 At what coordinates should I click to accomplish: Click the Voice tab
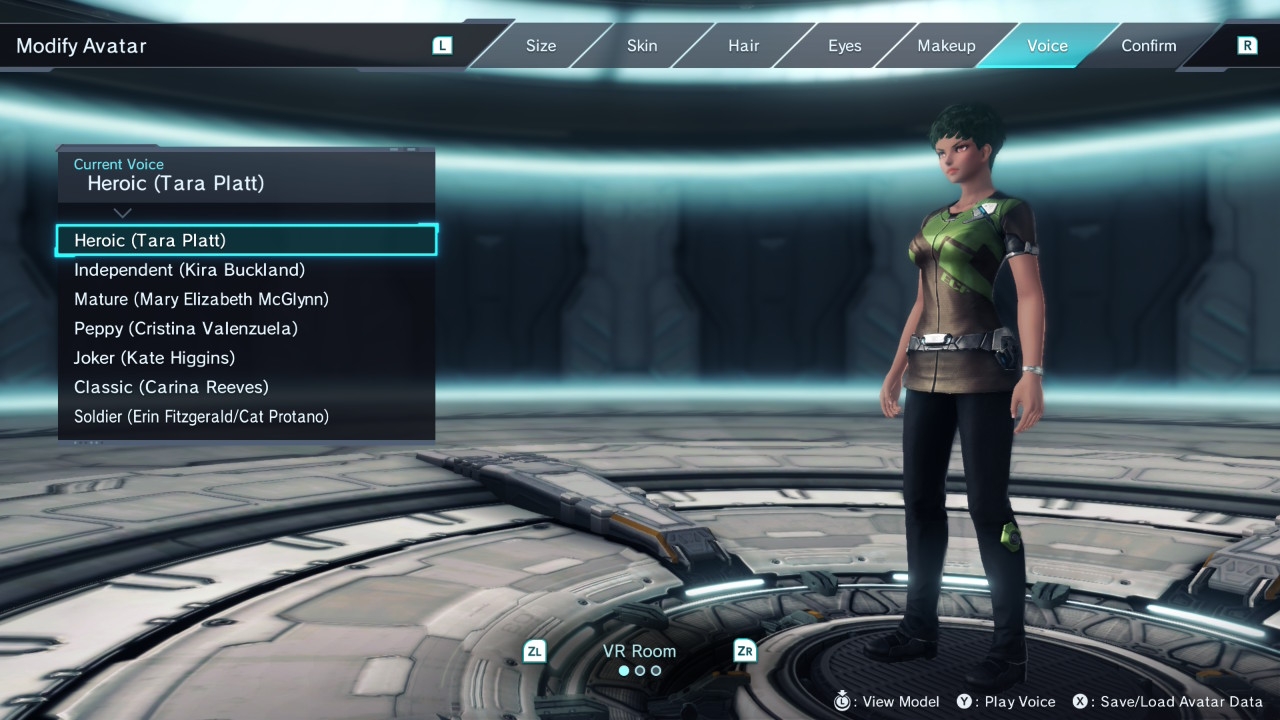click(x=1047, y=46)
